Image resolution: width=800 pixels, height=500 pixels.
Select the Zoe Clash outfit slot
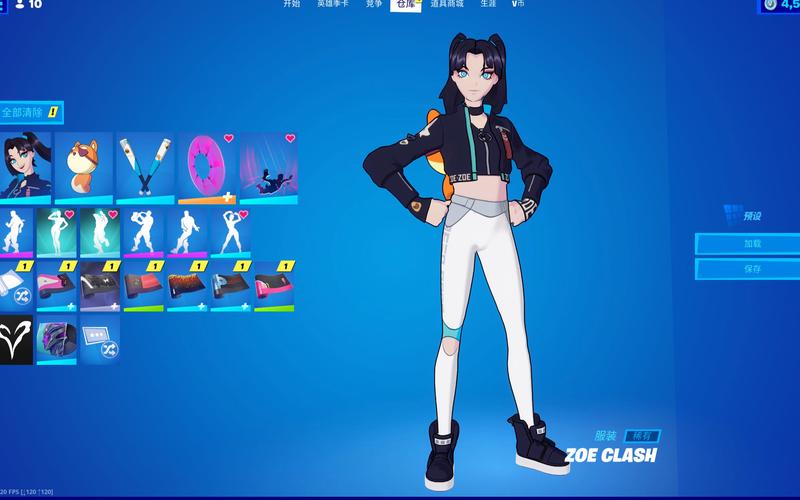(x=23, y=163)
